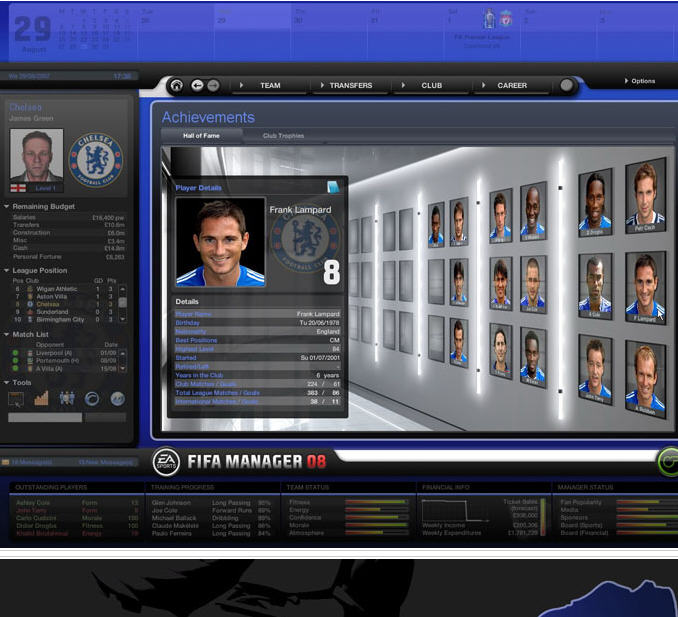The height and width of the screenshot is (617, 678).
Task: Select the Hall of Fame tab
Action: [x=202, y=135]
